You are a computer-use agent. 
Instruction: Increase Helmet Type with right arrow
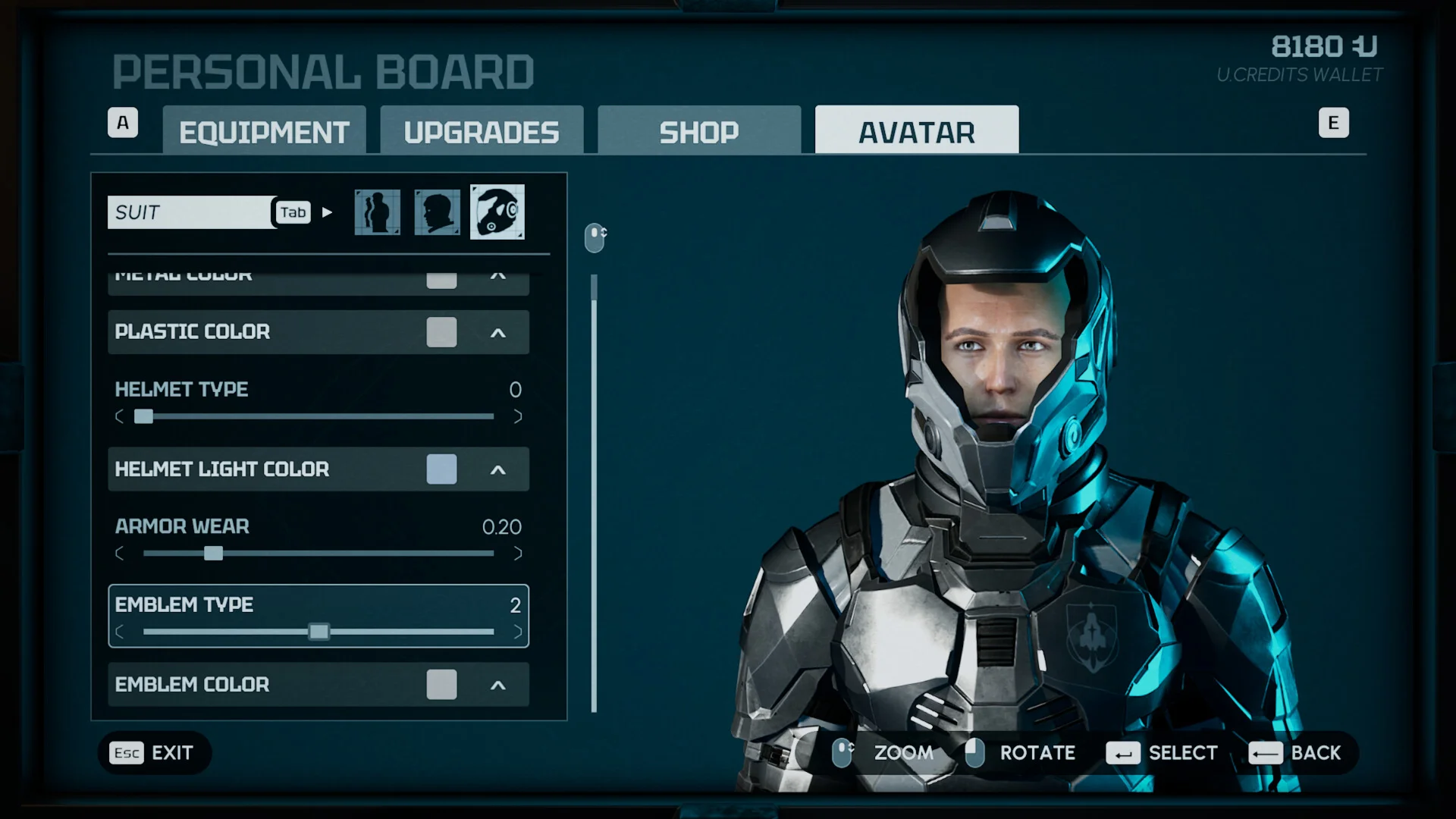518,416
